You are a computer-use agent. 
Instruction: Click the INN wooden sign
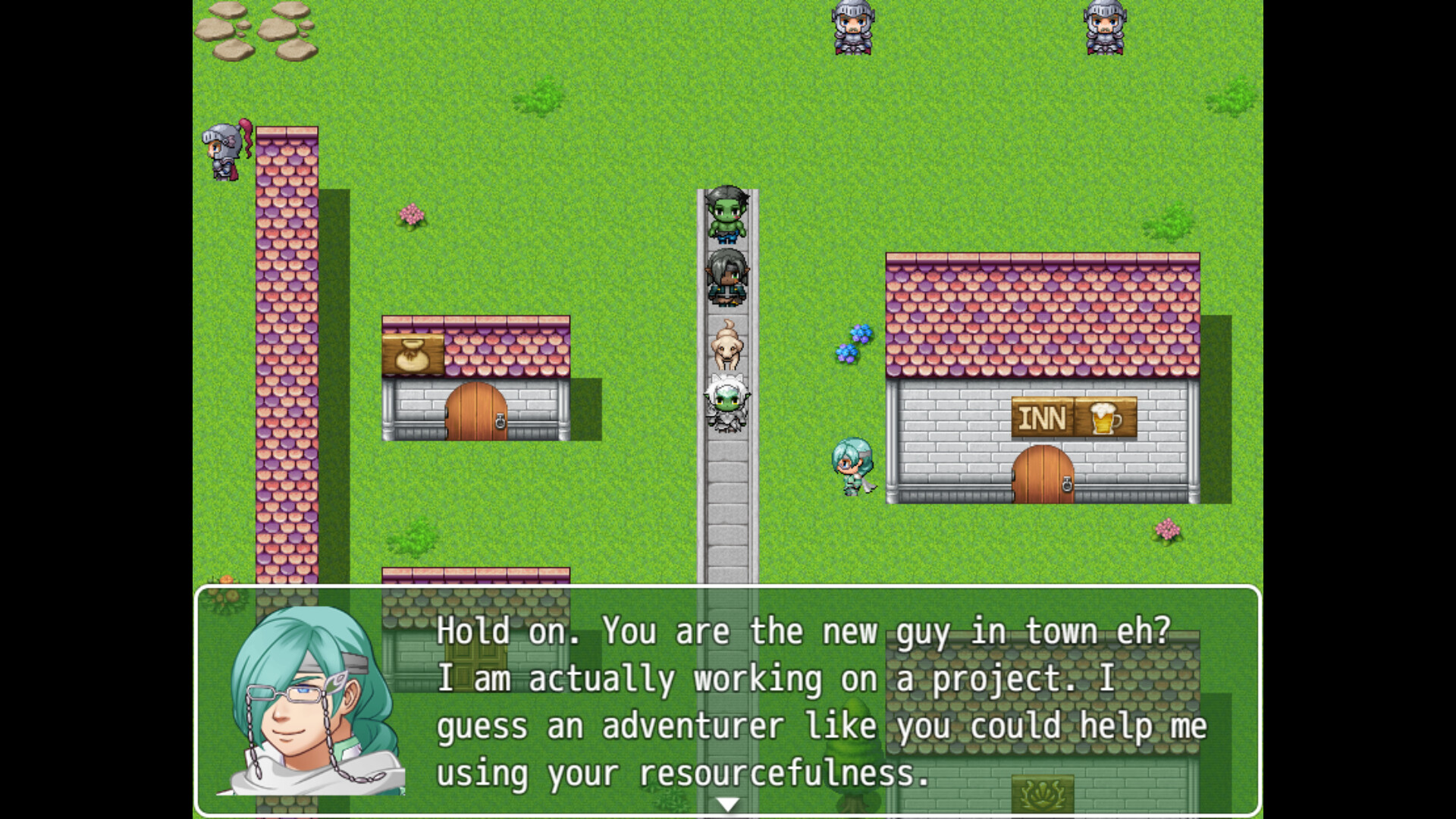(x=1042, y=418)
